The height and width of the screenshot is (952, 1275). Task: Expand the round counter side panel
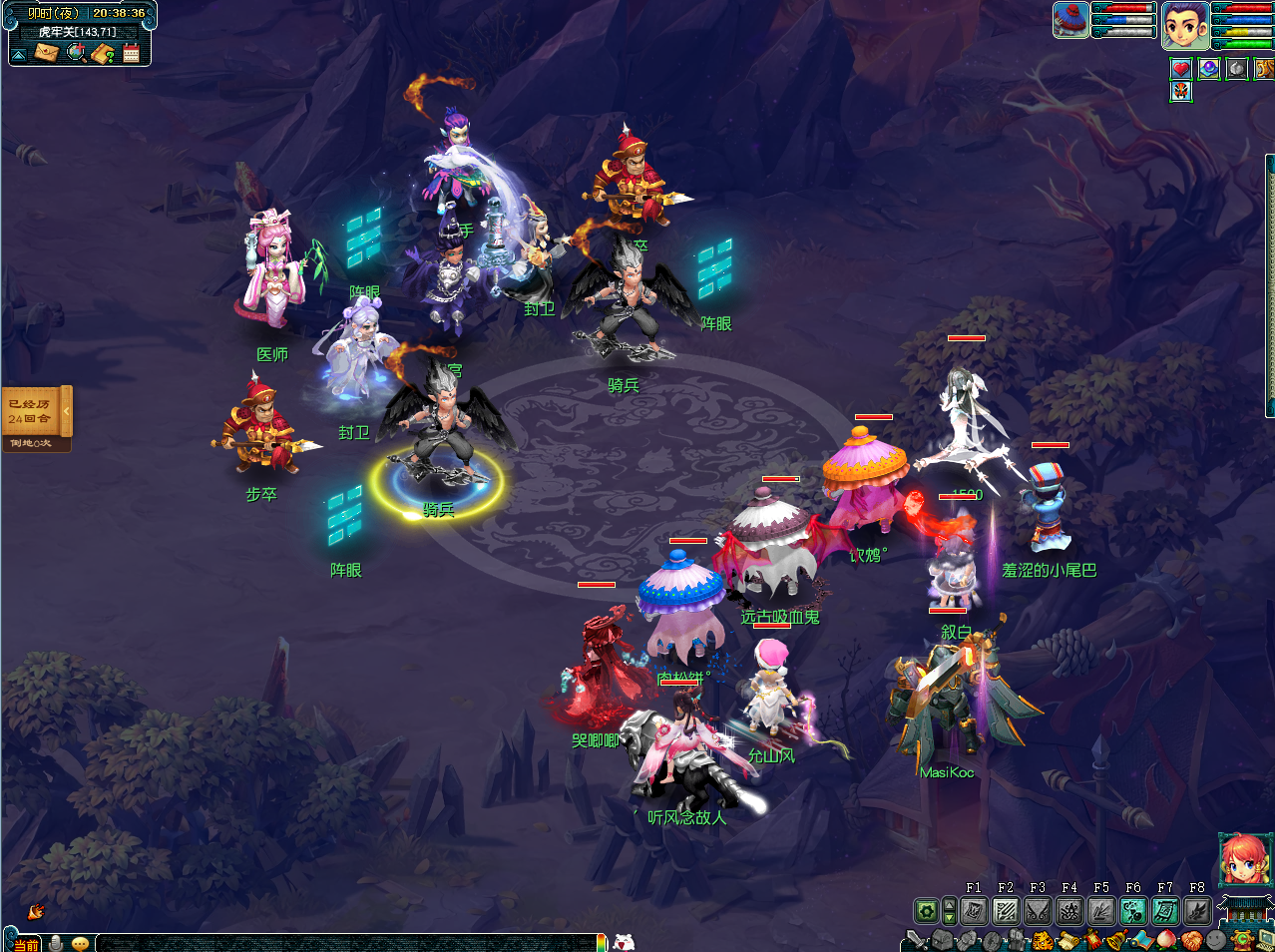[67, 411]
